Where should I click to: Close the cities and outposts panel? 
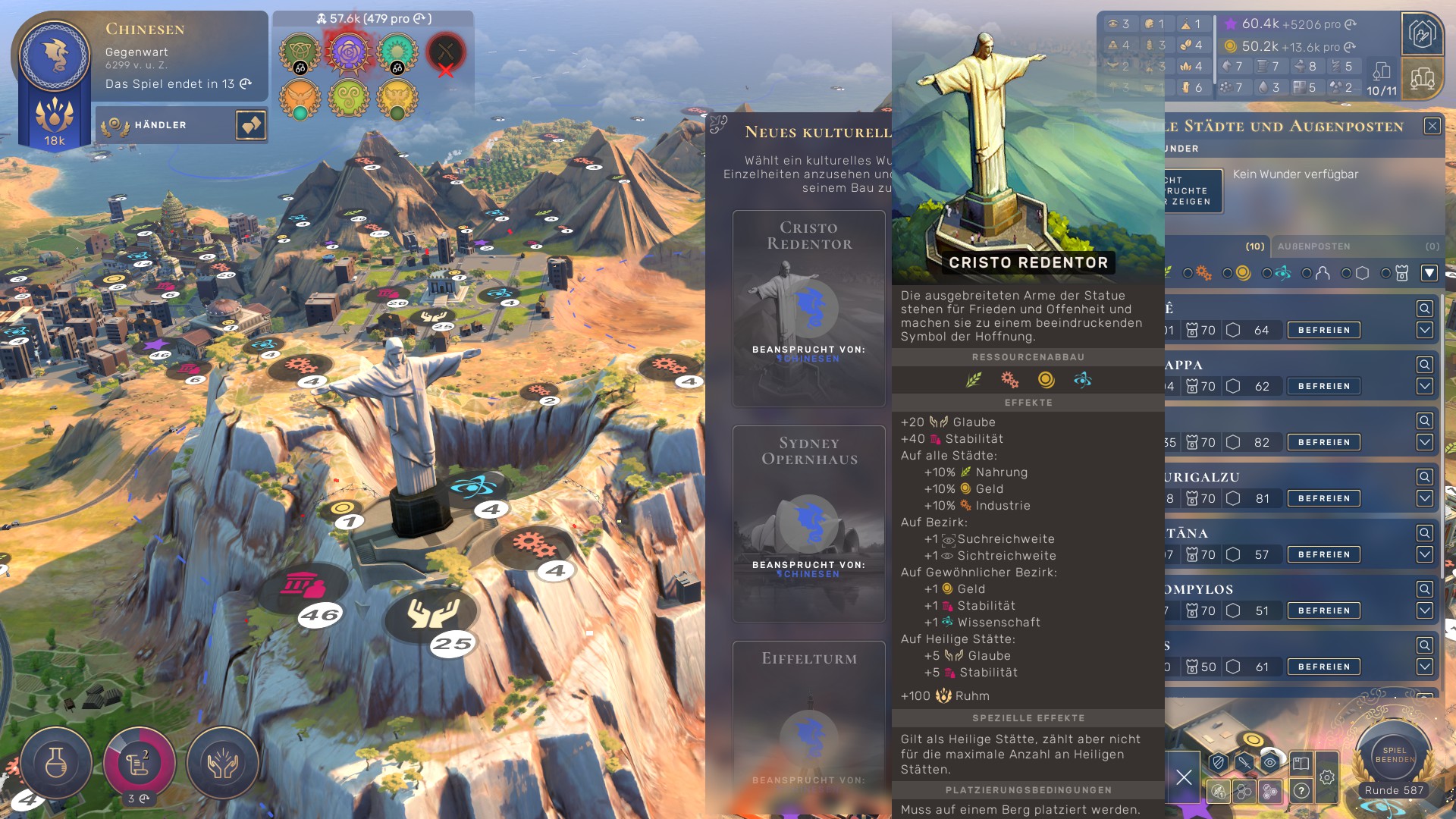pos(1432,126)
